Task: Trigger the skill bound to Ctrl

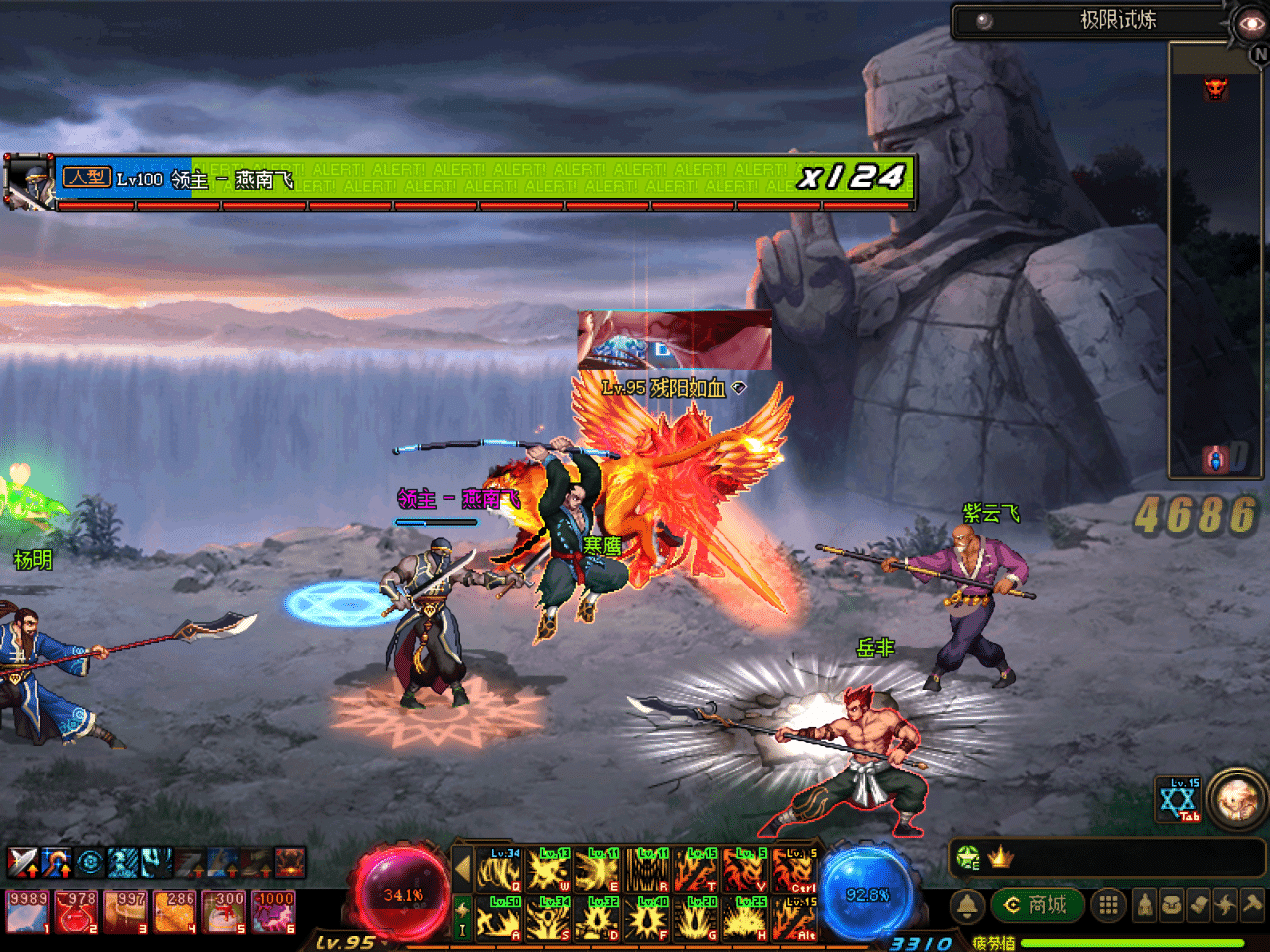Action: click(796, 870)
